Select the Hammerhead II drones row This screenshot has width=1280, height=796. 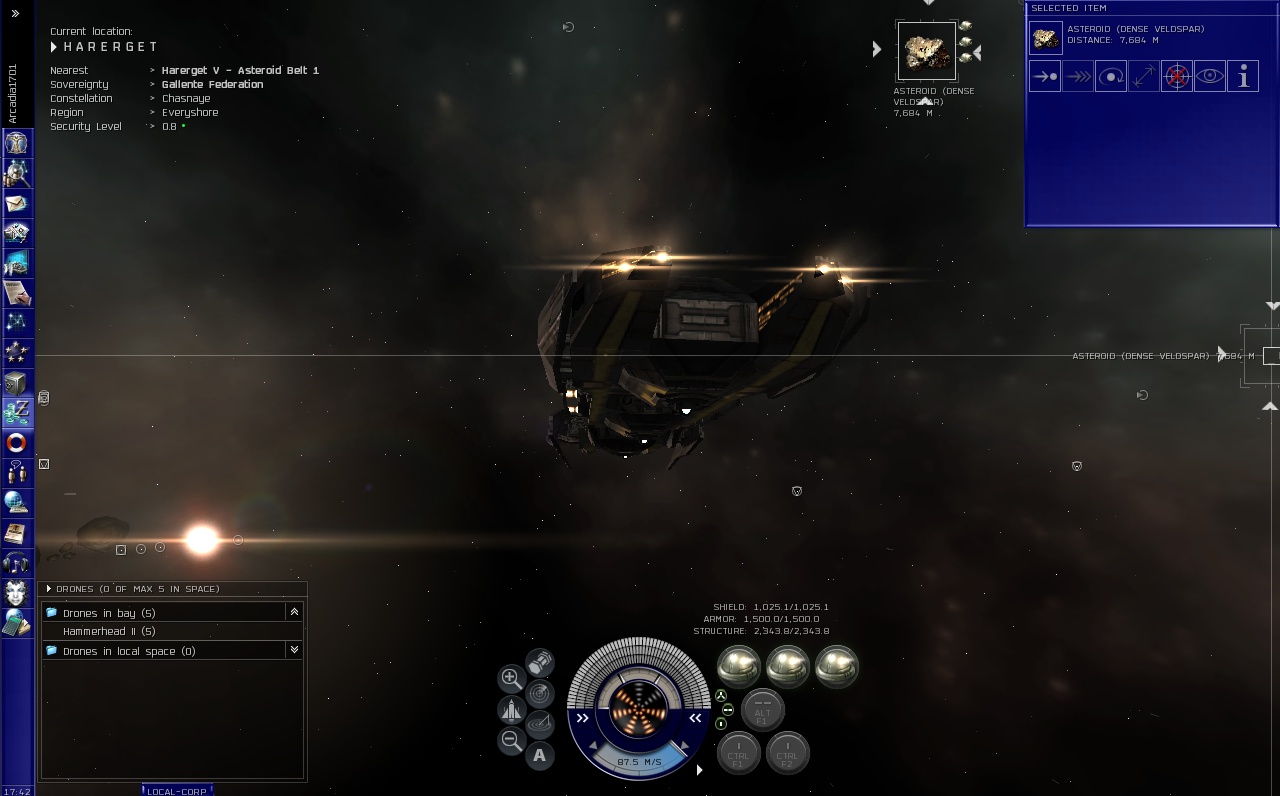[110, 631]
